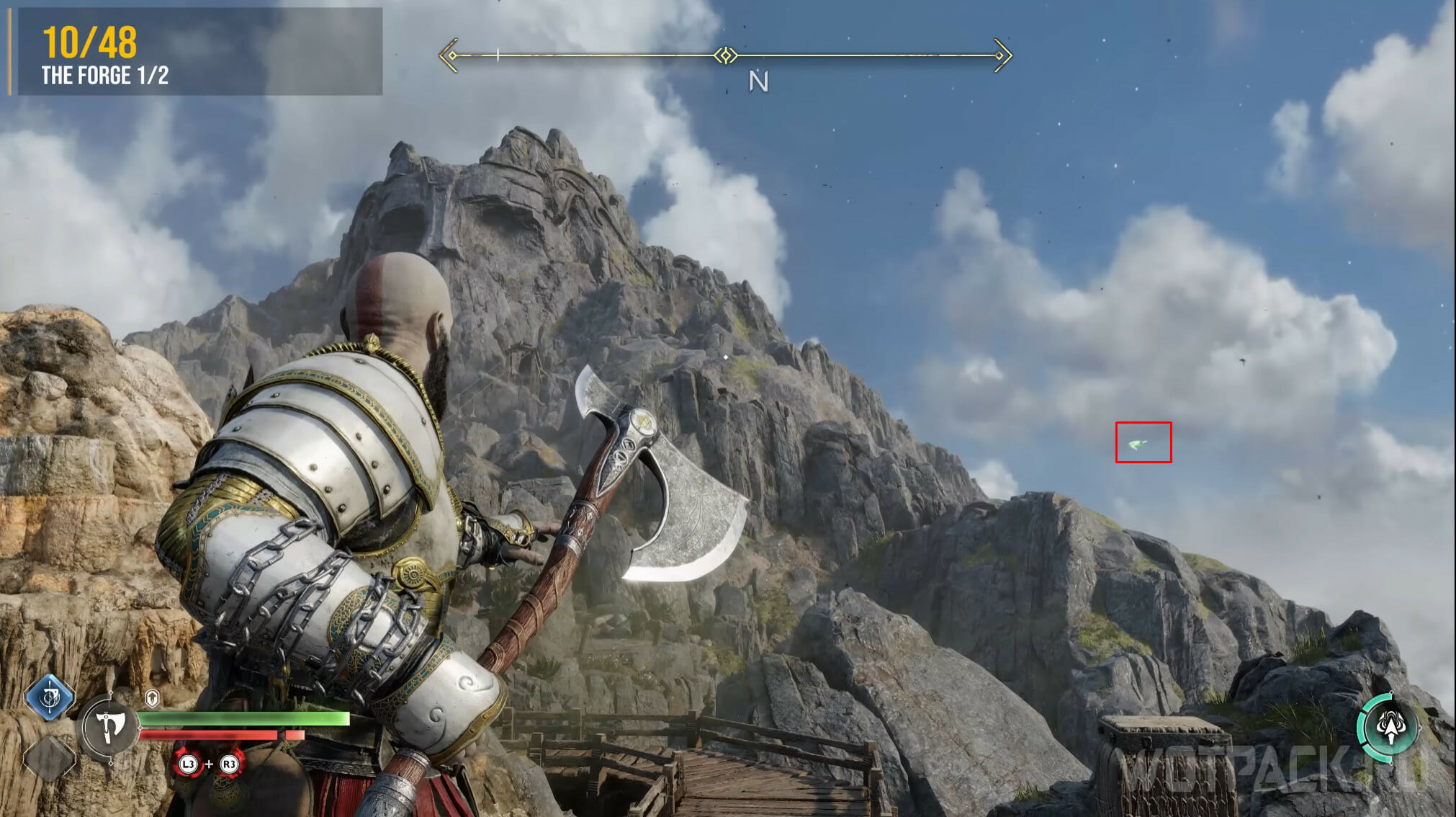Screen dimensions: 1456x817
Task: Activate the blue runic attack diamond
Action: pyautogui.click(x=50, y=697)
